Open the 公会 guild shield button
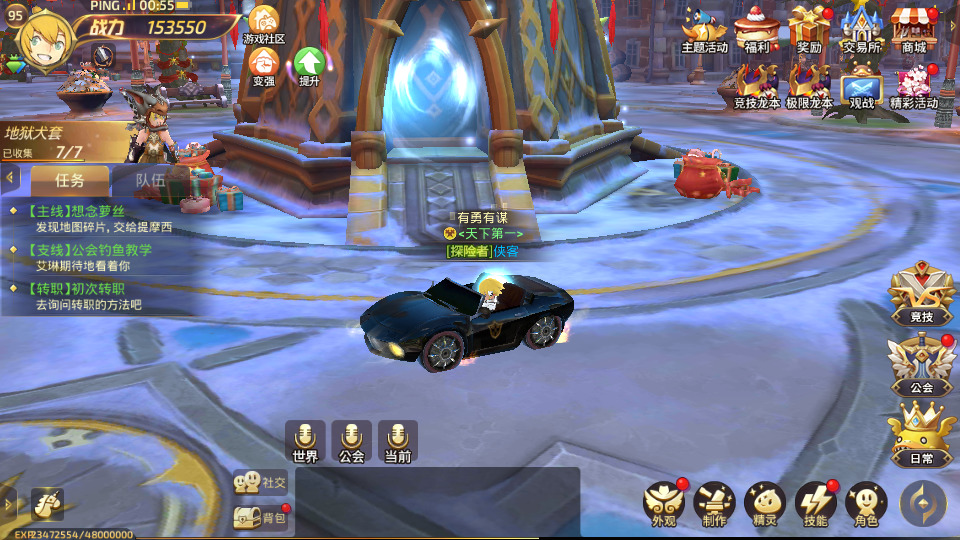 [x=921, y=365]
